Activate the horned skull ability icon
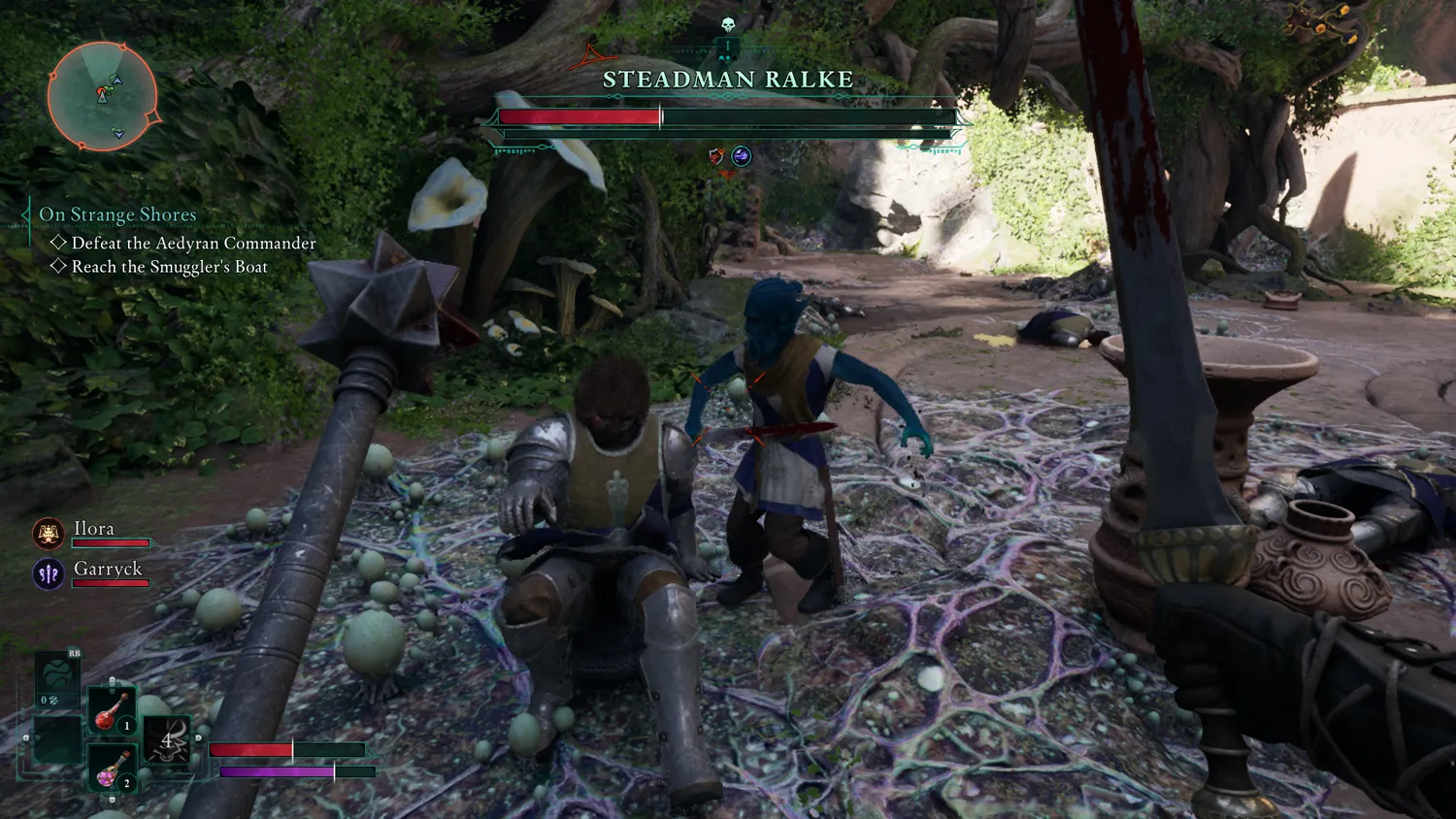 (x=166, y=741)
